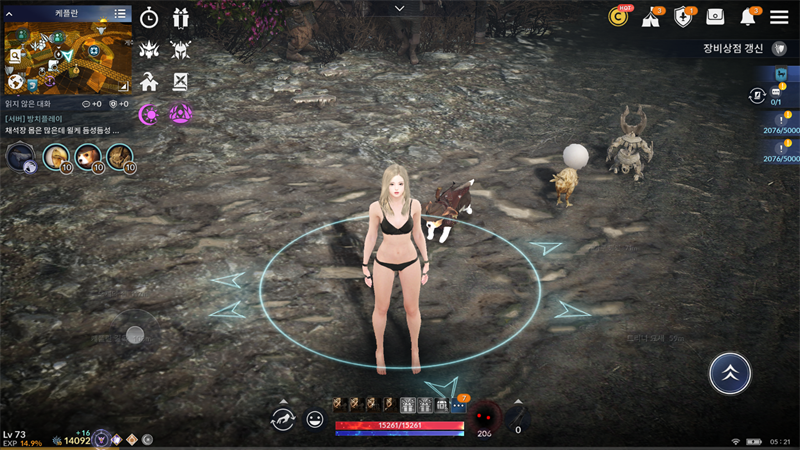Open the inventory bag icon
800x450 pixels.
tap(715, 17)
